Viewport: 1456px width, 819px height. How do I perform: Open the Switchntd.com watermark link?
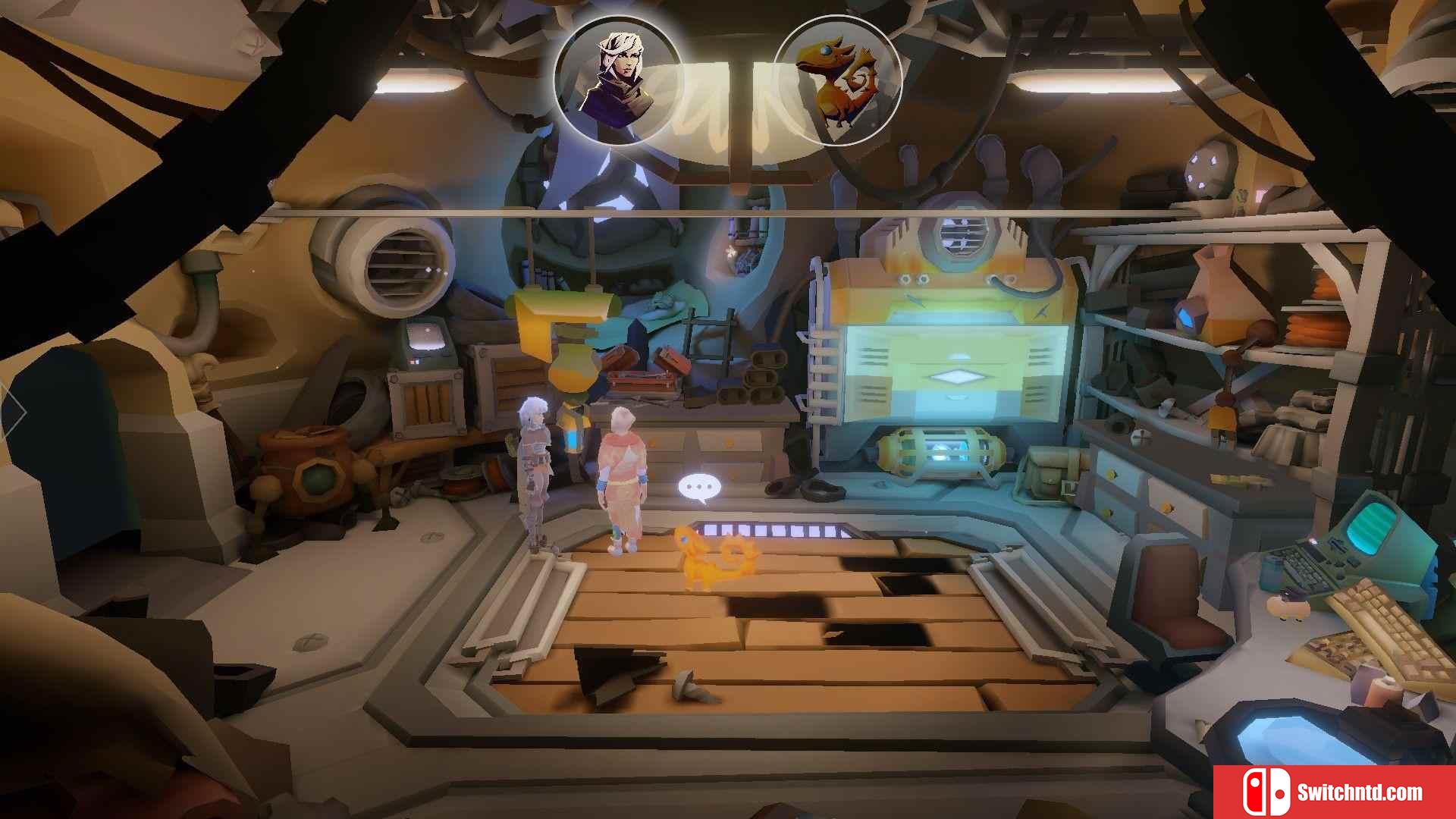click(x=1334, y=792)
